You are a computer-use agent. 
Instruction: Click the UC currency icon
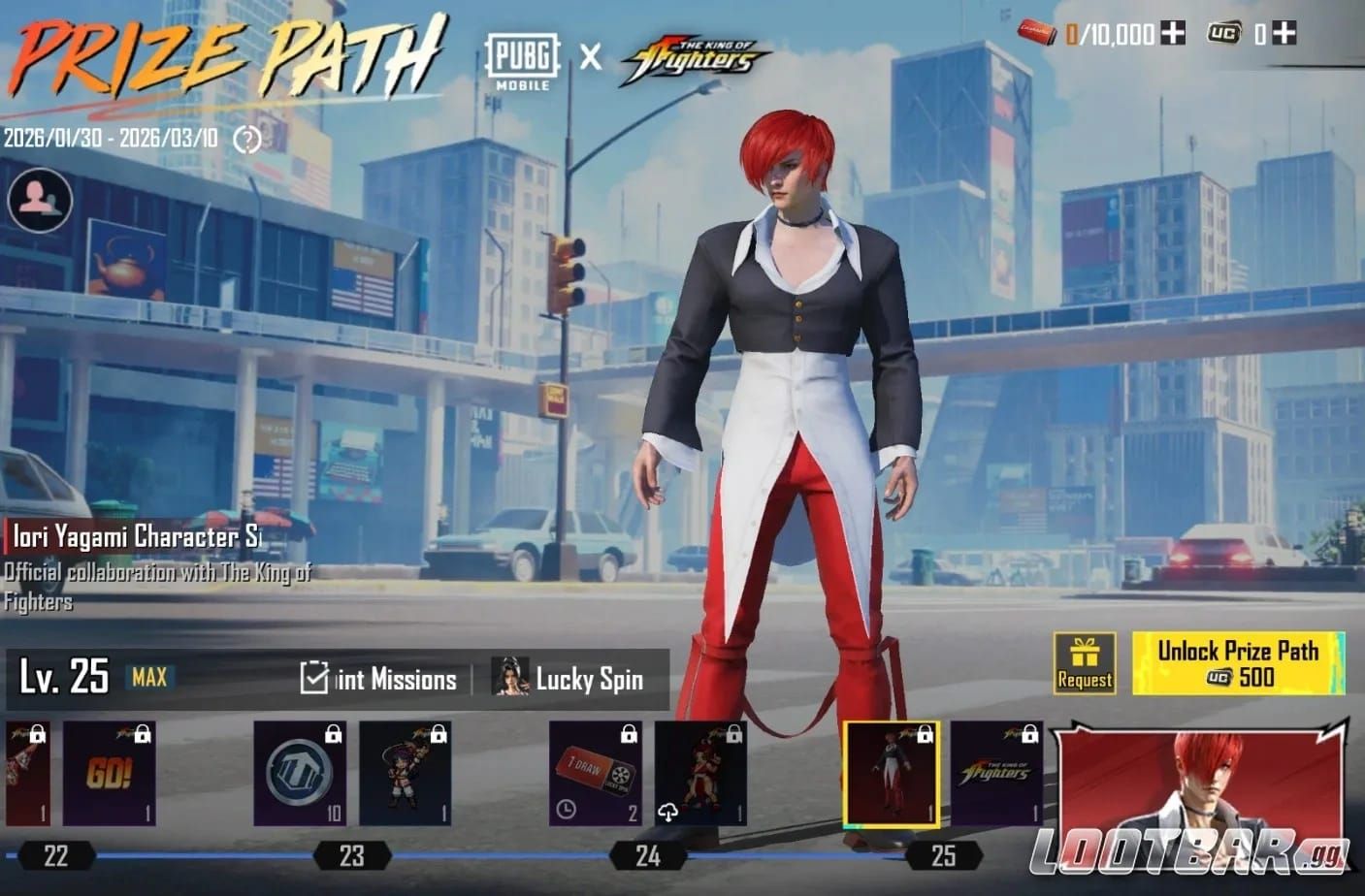click(x=1226, y=31)
